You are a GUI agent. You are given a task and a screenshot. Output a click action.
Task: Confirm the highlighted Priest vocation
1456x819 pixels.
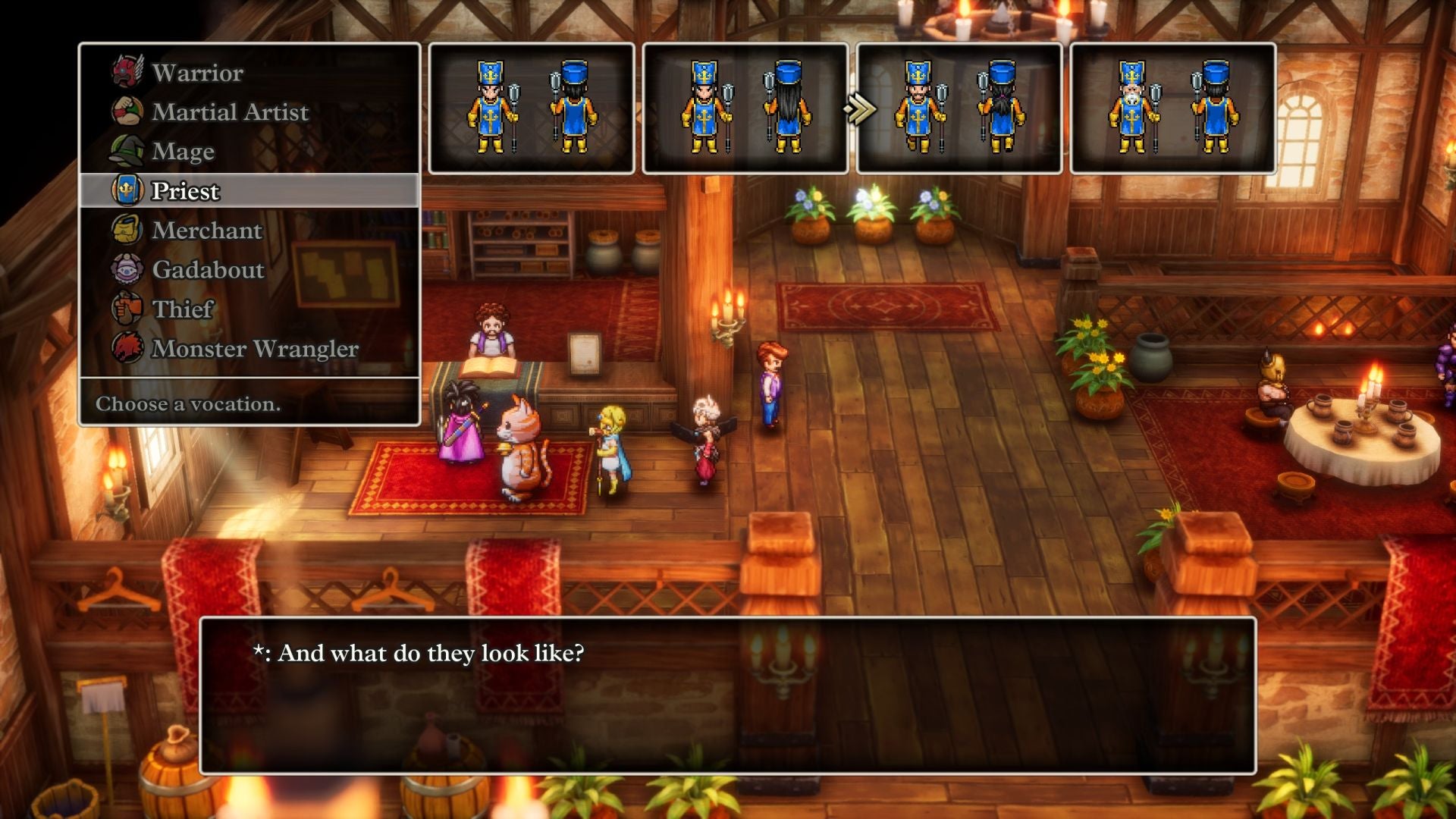[x=186, y=190]
